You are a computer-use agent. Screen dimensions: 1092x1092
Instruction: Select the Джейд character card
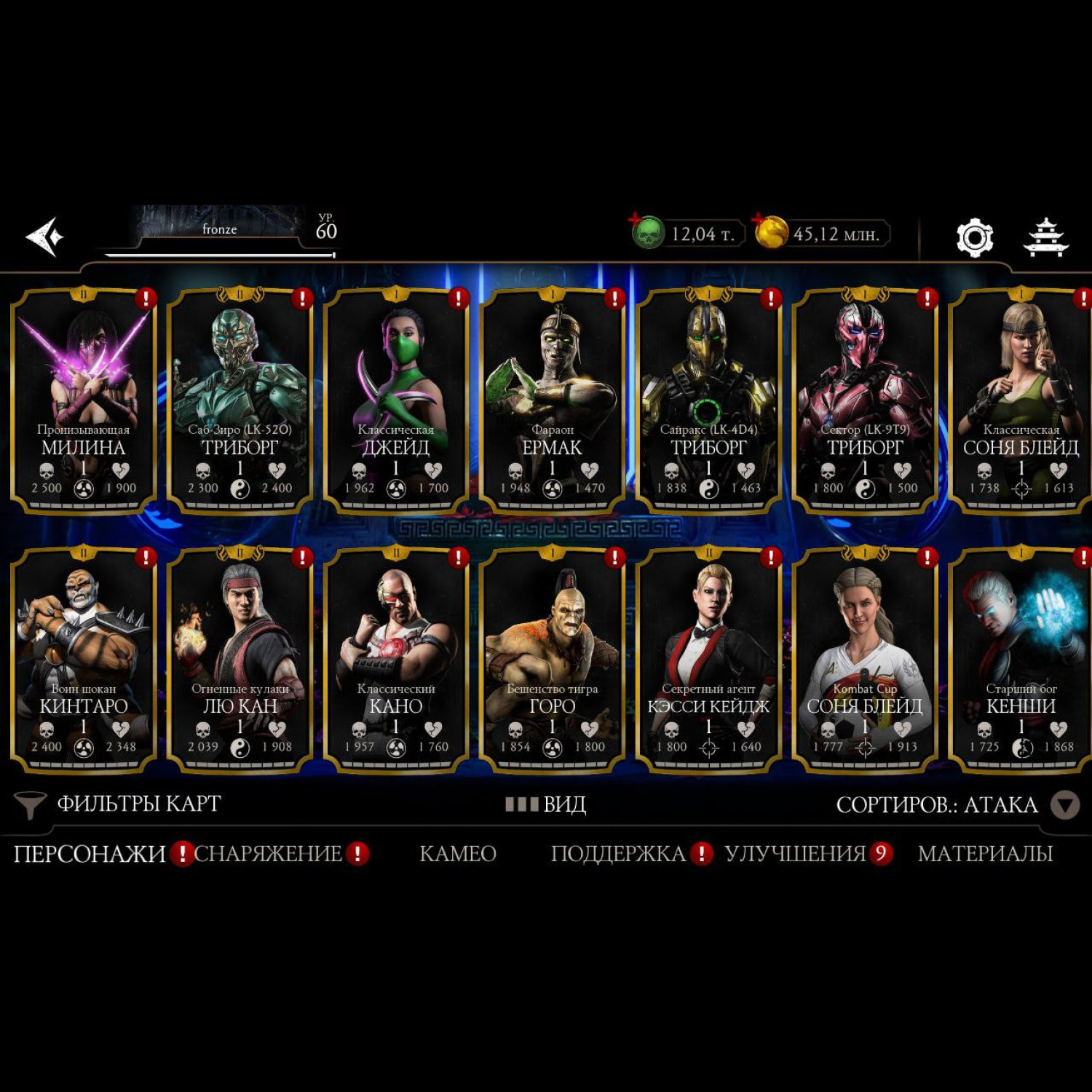(x=396, y=400)
